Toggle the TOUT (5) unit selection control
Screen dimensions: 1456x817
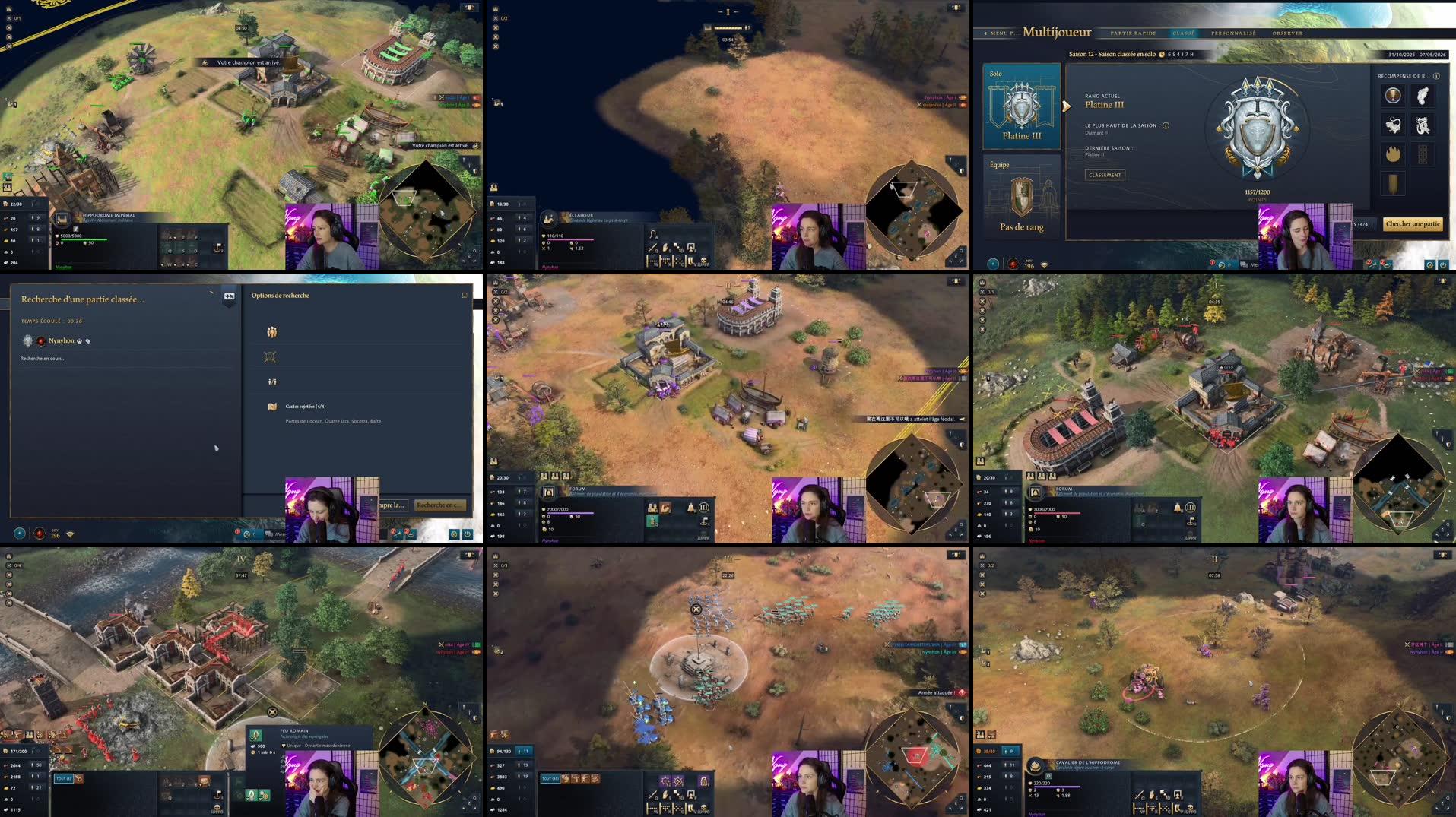64,778
